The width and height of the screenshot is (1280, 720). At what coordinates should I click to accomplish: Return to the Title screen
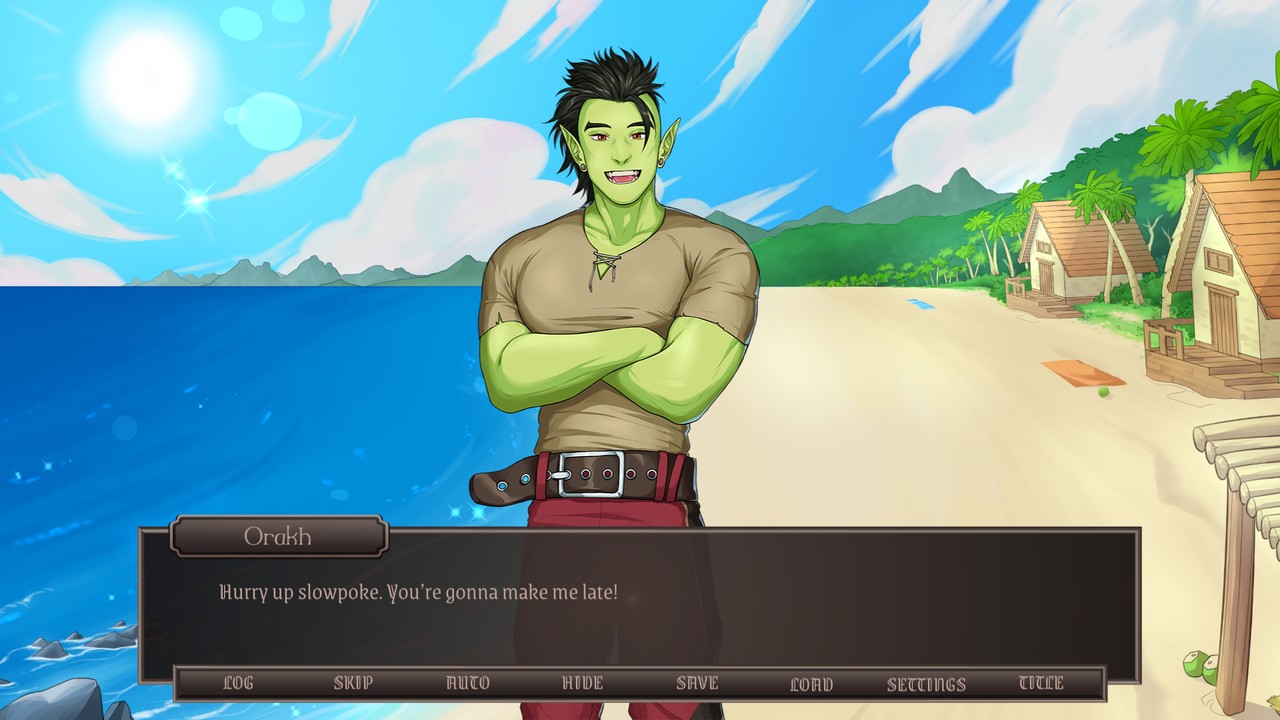[1042, 683]
